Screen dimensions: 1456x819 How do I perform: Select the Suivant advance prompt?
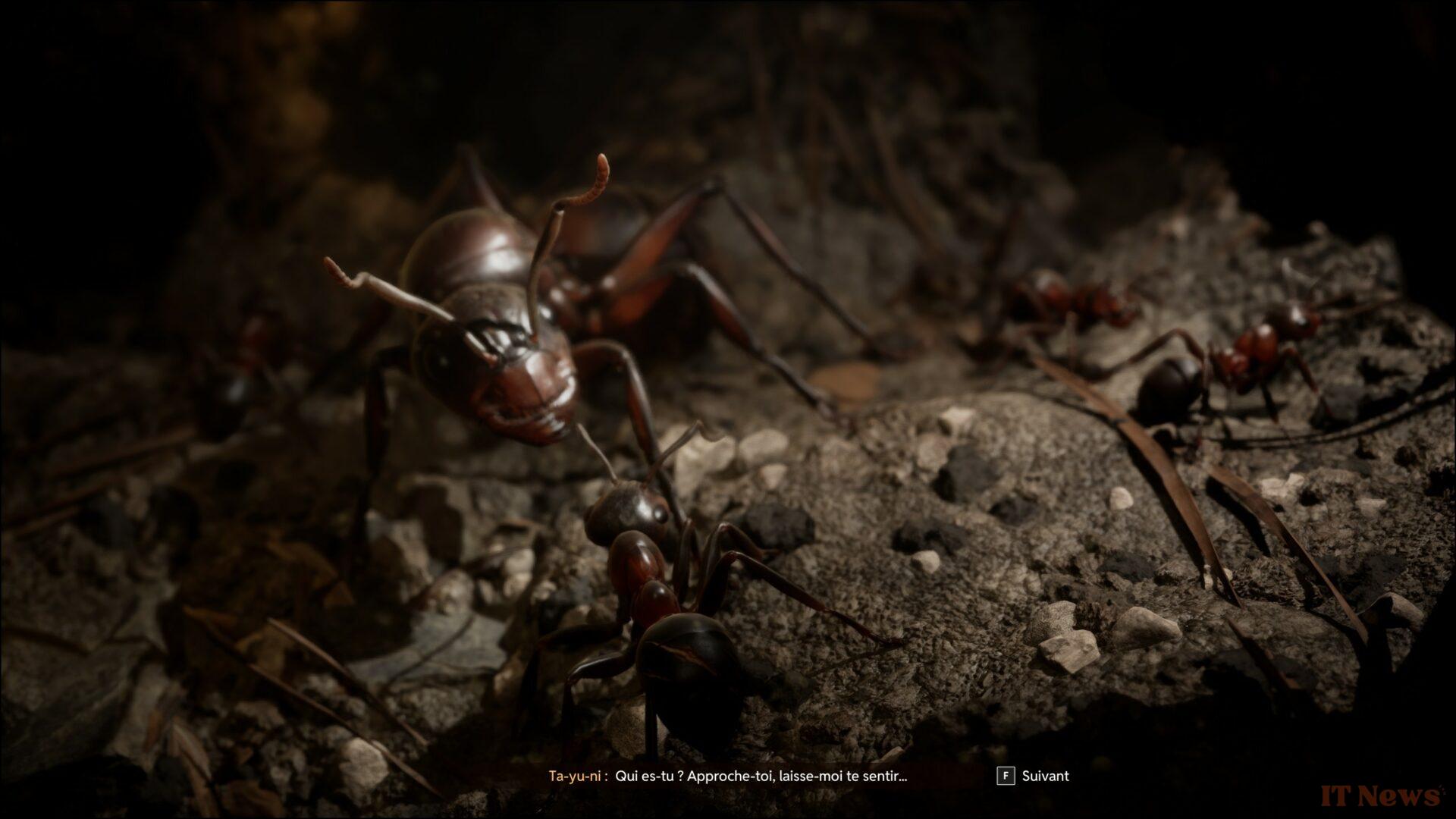click(x=1045, y=776)
